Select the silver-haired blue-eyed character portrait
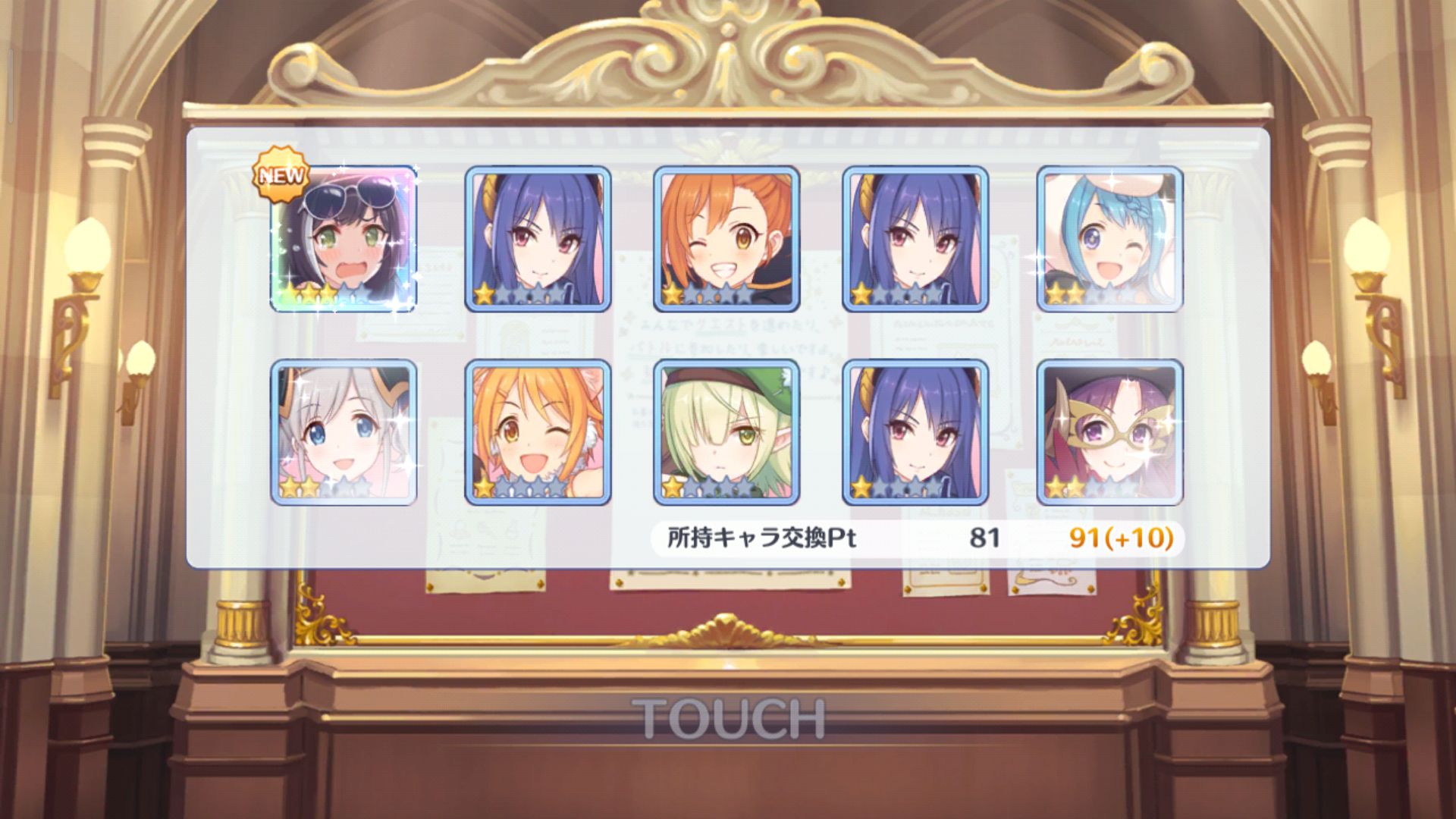This screenshot has width=1456, height=819. click(344, 431)
